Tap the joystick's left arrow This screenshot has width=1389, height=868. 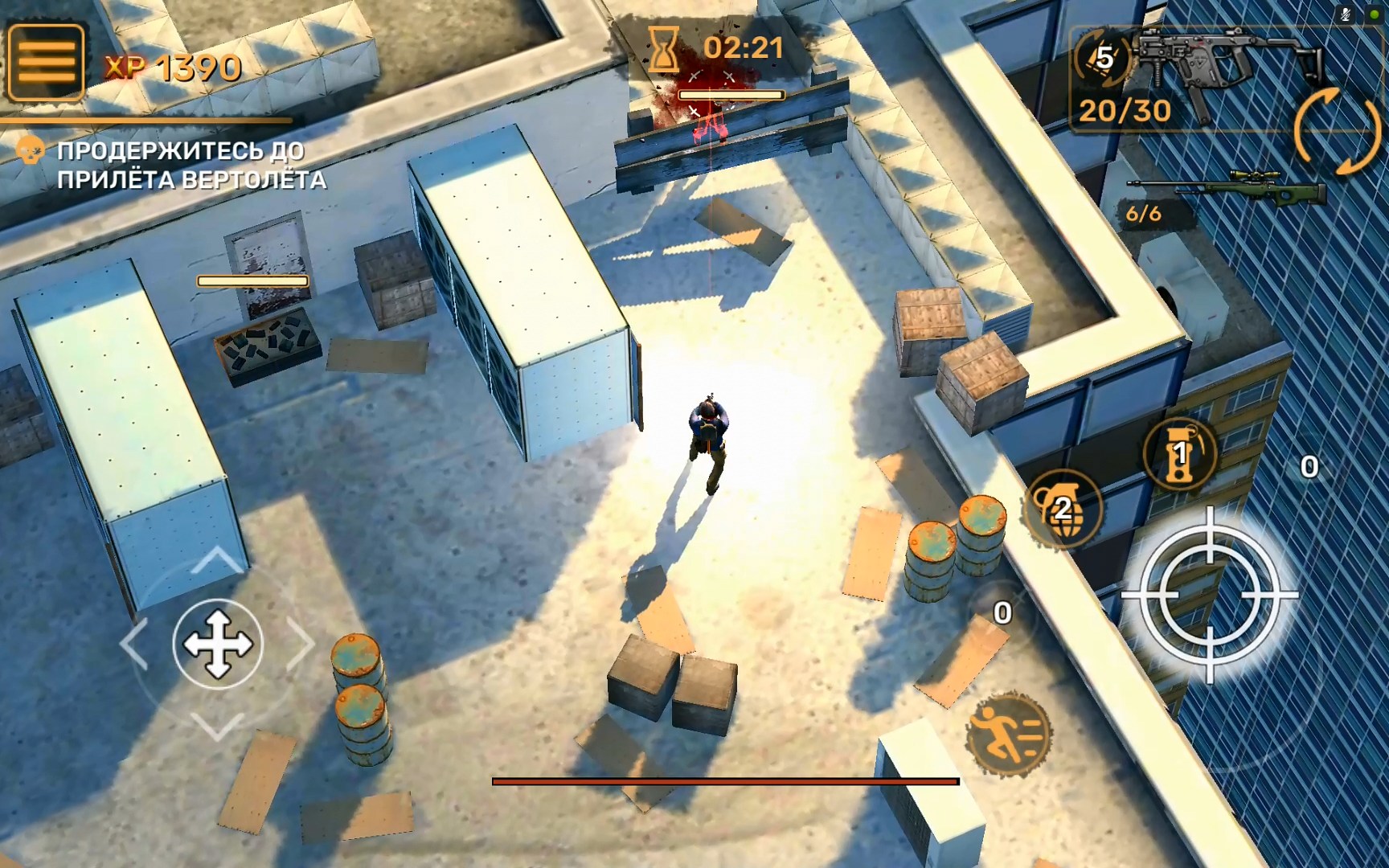coord(133,644)
